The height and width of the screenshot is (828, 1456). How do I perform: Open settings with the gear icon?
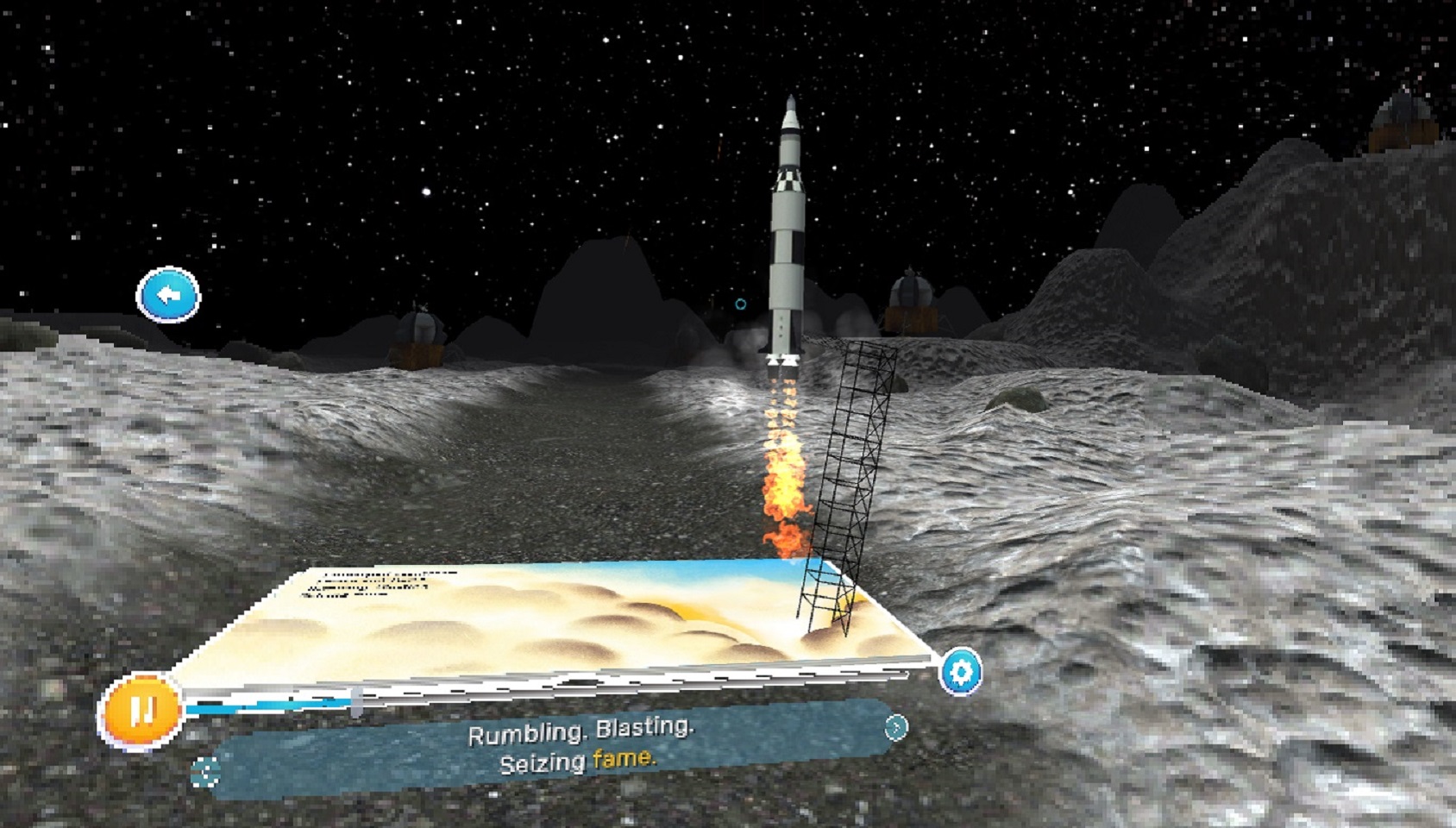click(960, 671)
